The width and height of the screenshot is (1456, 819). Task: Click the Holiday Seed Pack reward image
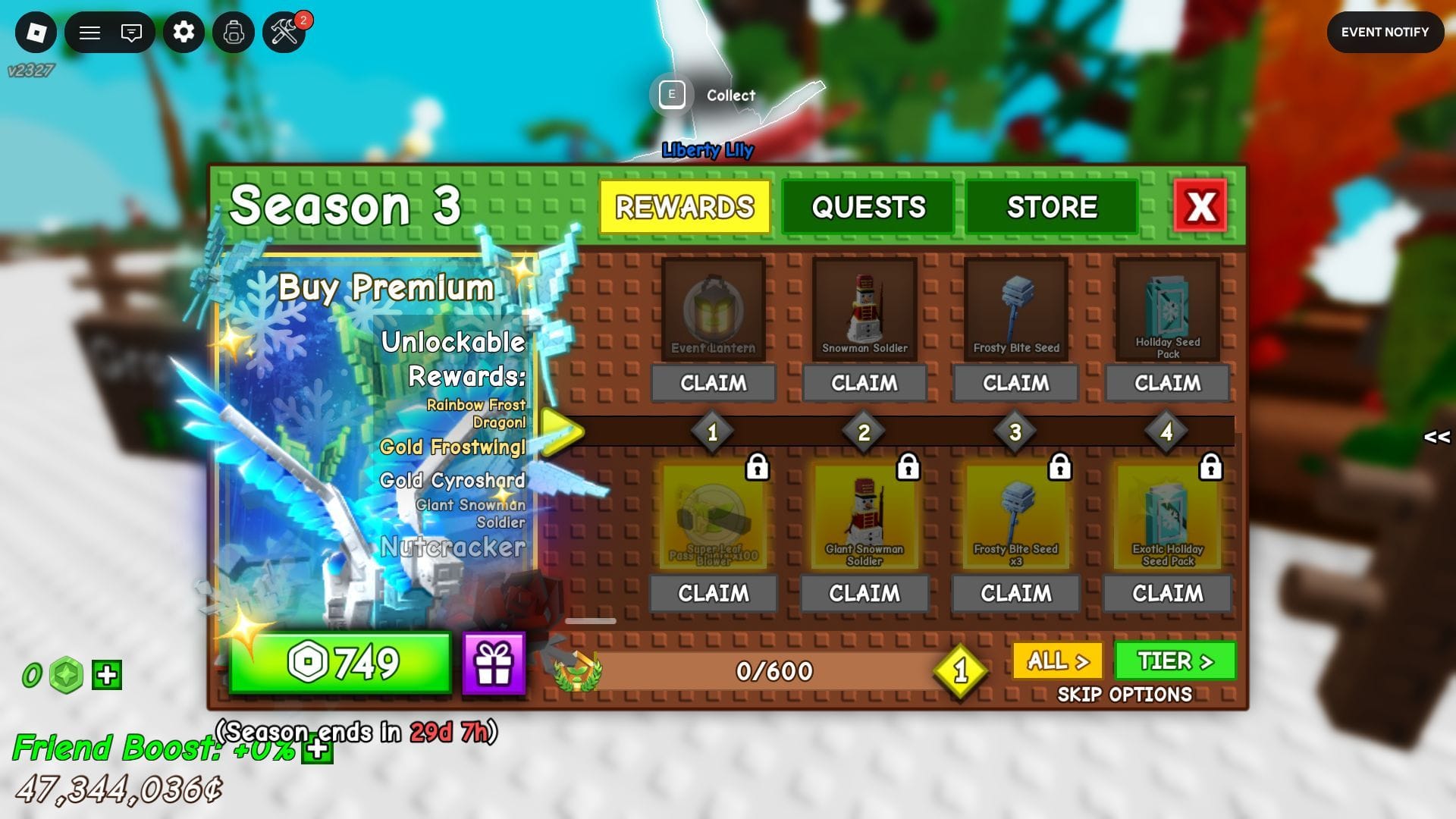(1168, 307)
